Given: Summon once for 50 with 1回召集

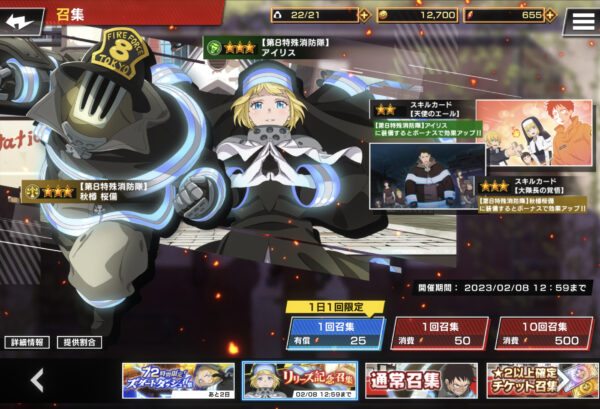Looking at the screenshot, I should [x=438, y=333].
